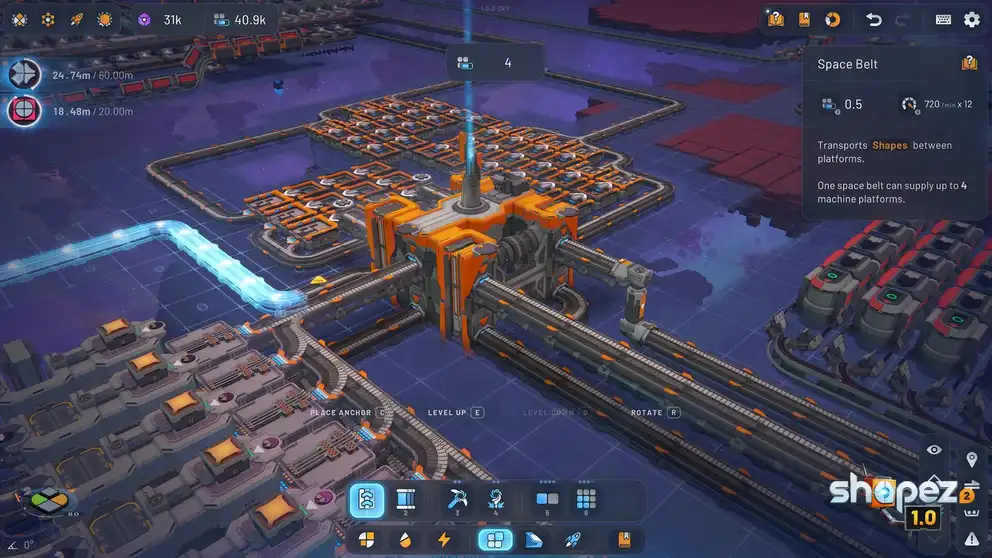The width and height of the screenshot is (992, 558).
Task: Pick the swirl extractor tool in slot 4
Action: [495, 500]
